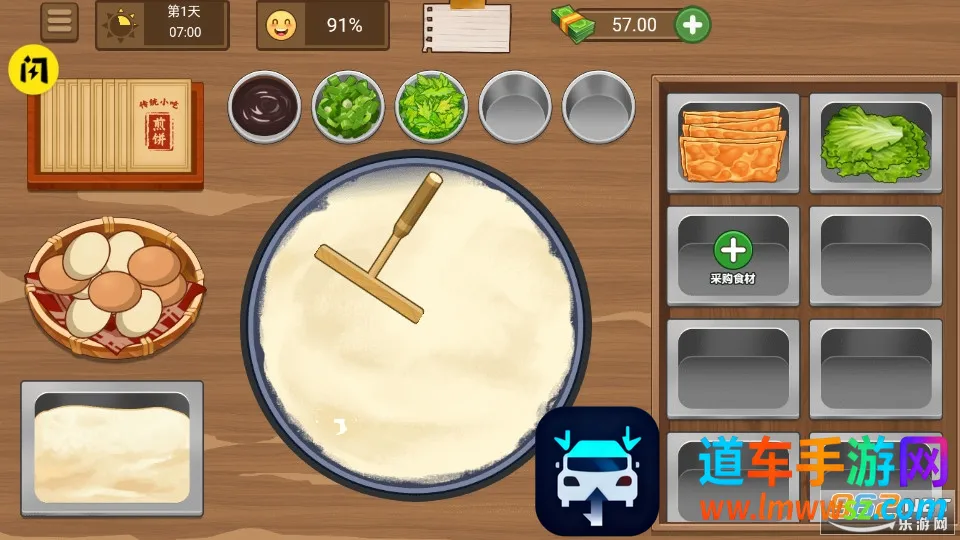Open the car app logo overlay

coord(597,470)
